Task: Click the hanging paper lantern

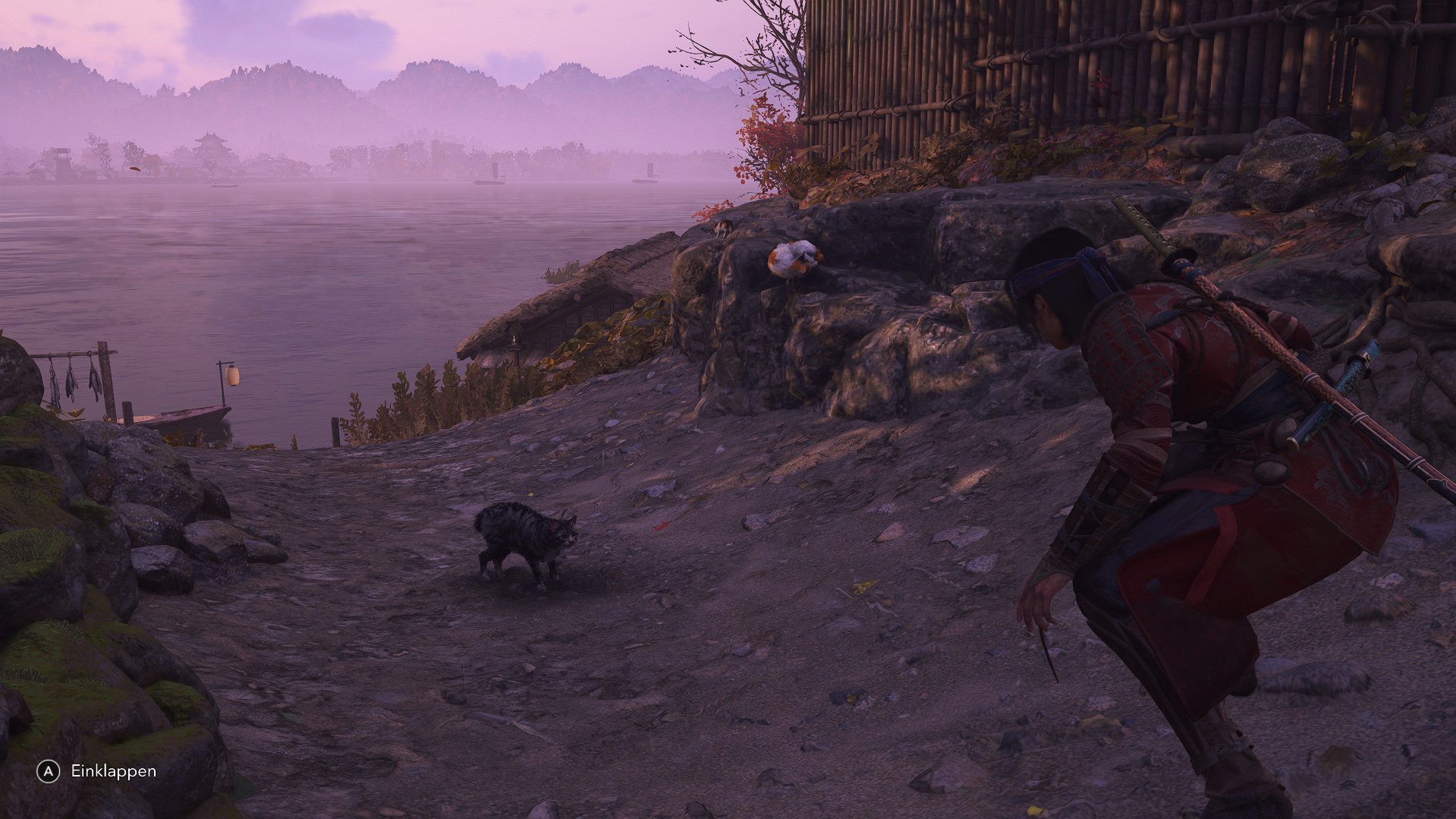Action: click(x=232, y=377)
